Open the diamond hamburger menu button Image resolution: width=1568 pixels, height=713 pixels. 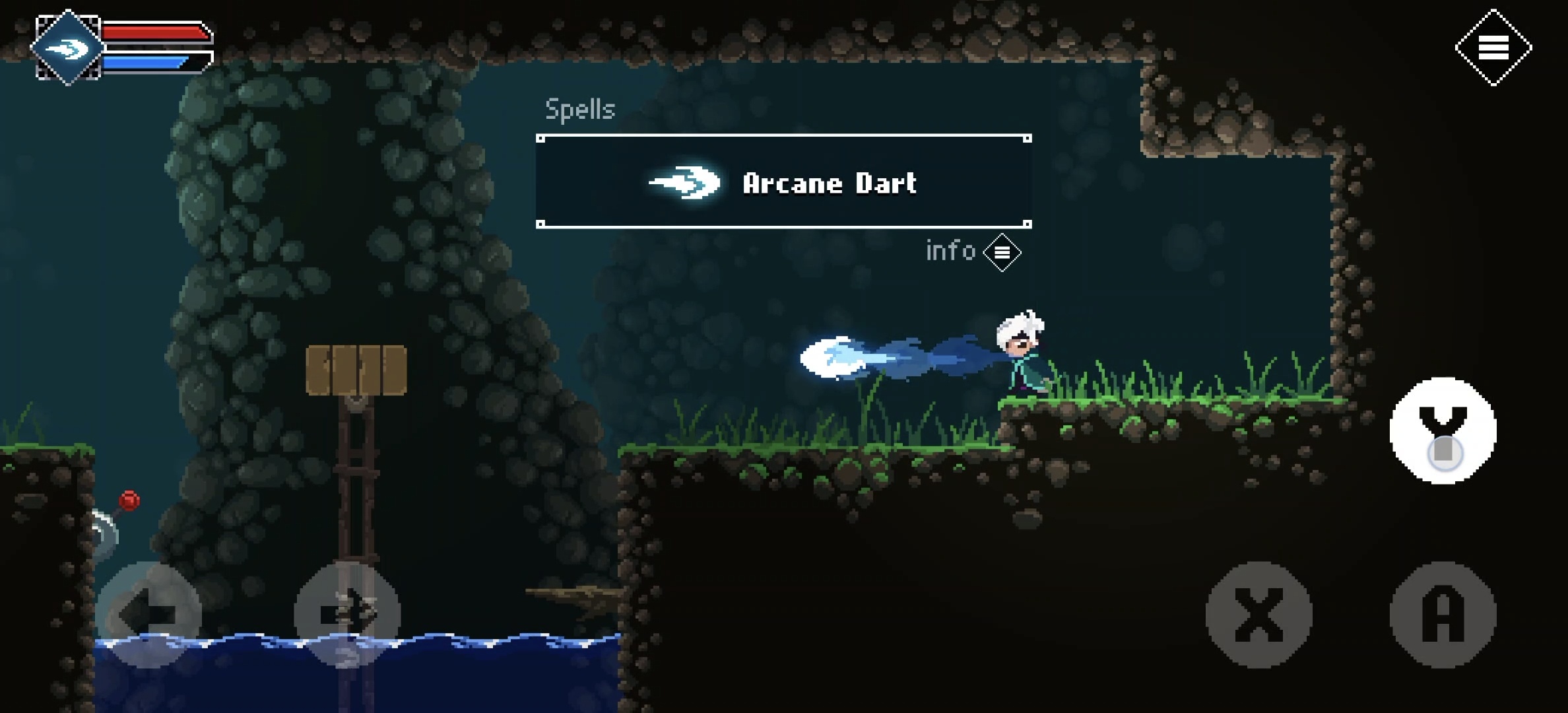(1493, 48)
